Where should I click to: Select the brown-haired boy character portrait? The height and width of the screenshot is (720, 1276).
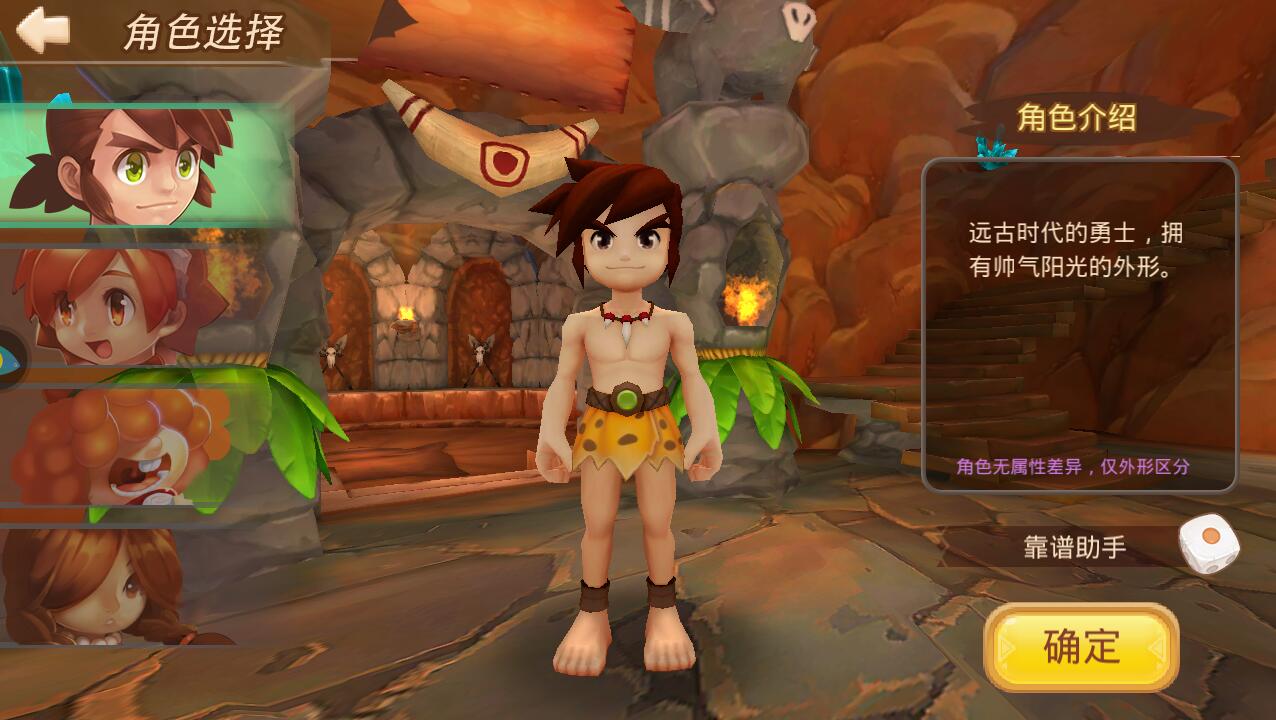pos(140,165)
